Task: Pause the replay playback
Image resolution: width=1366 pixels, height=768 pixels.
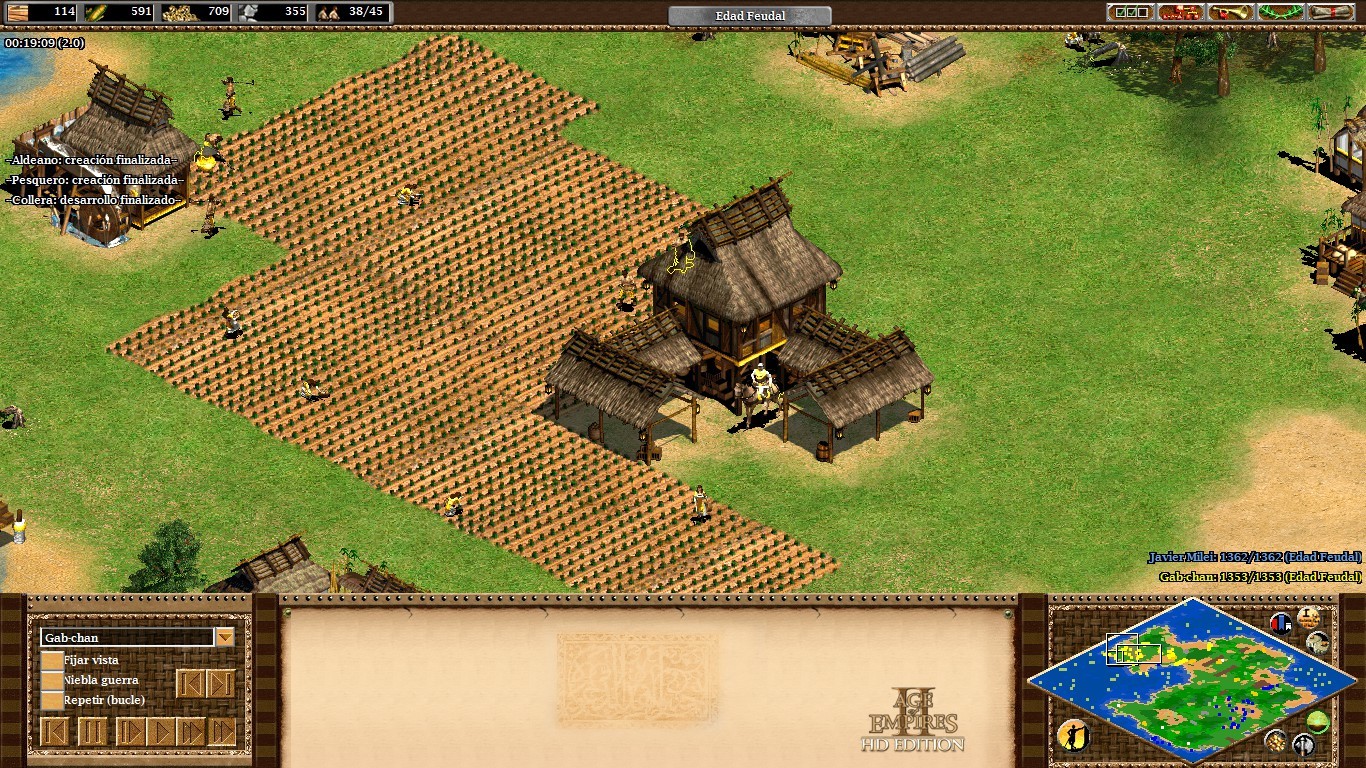Action: point(92,732)
